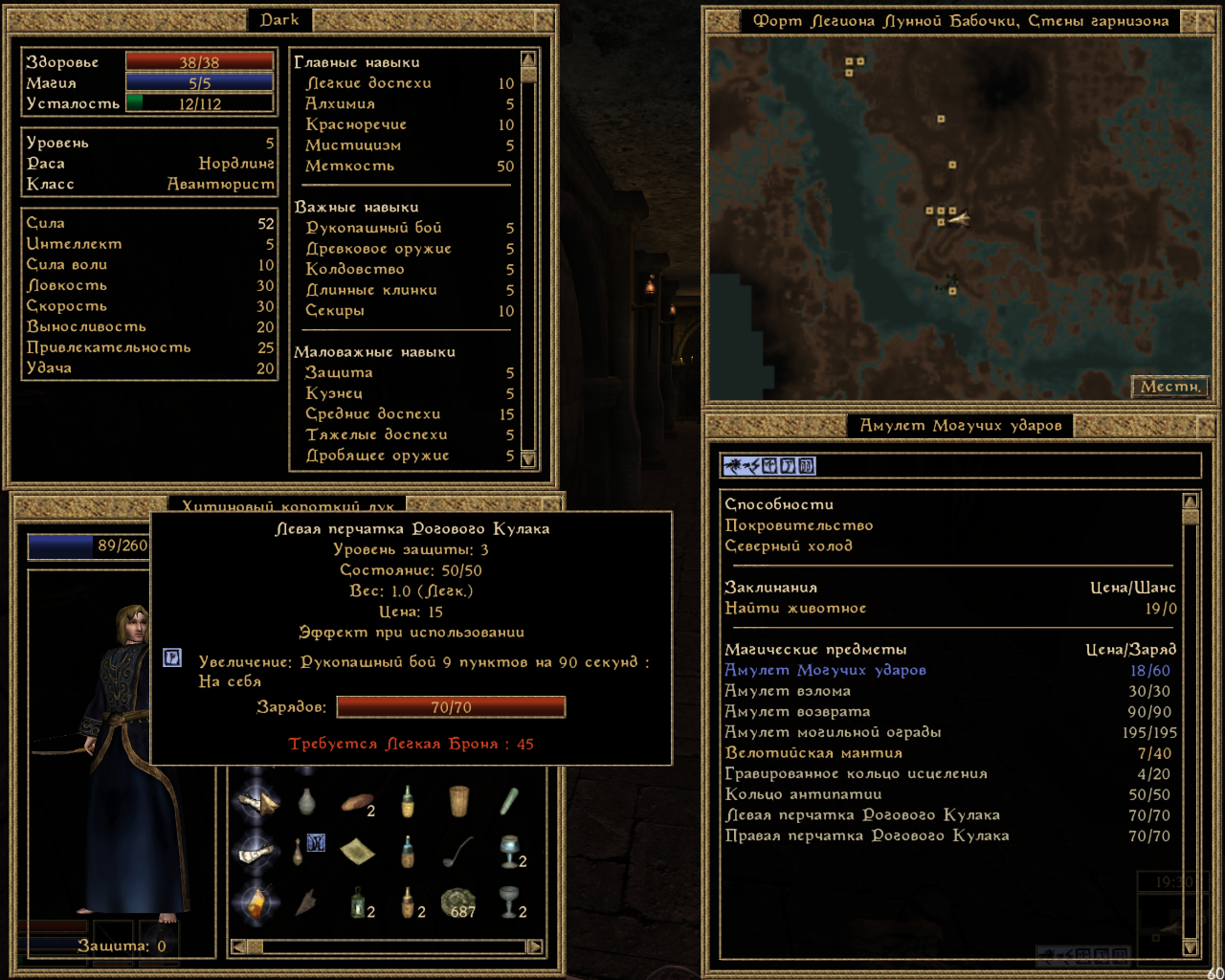Screen dimensions: 1225x980
Task: Pick up the bread loaf in inventory
Action: pos(358,802)
